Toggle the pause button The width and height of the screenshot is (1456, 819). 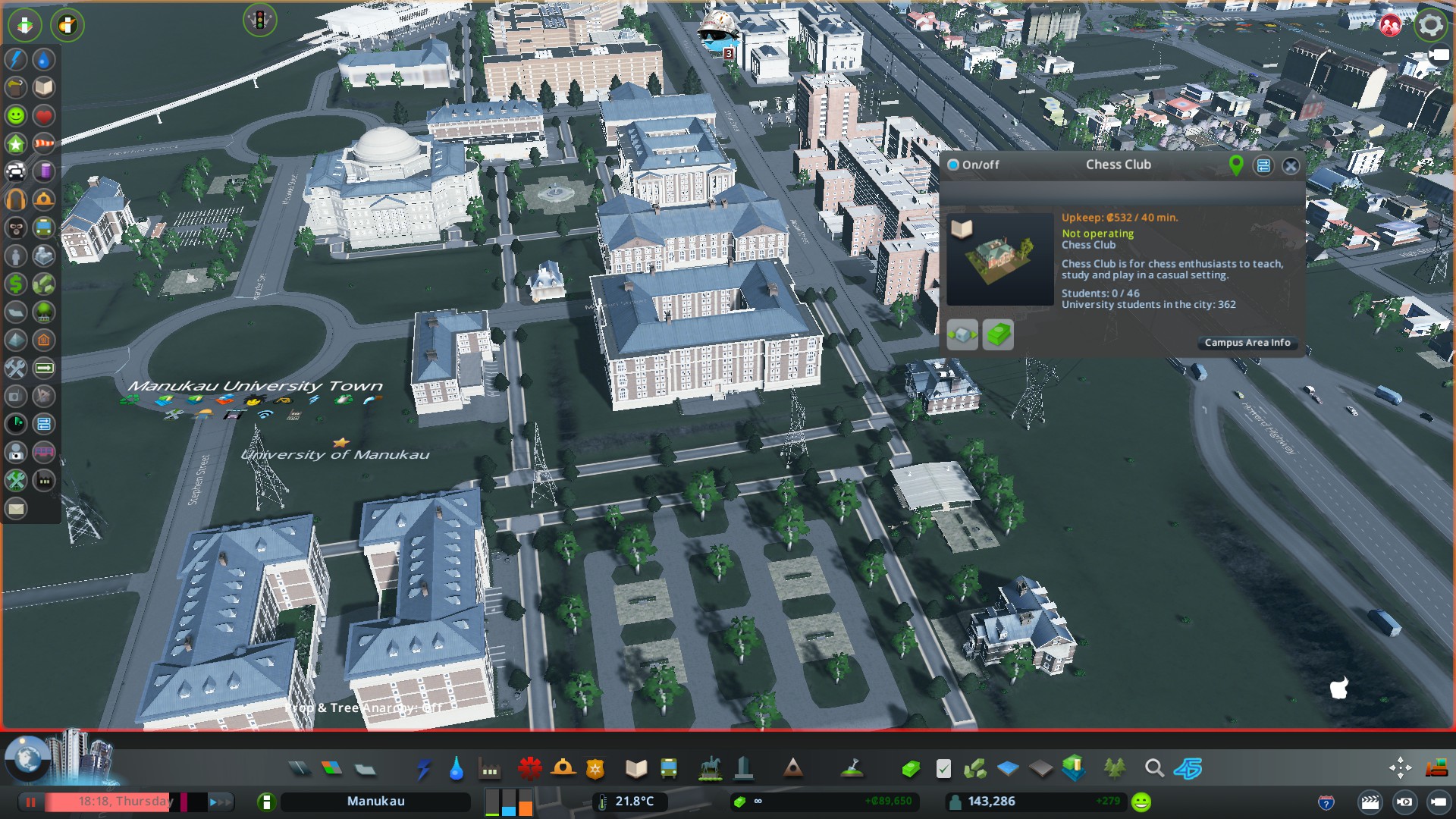31,802
